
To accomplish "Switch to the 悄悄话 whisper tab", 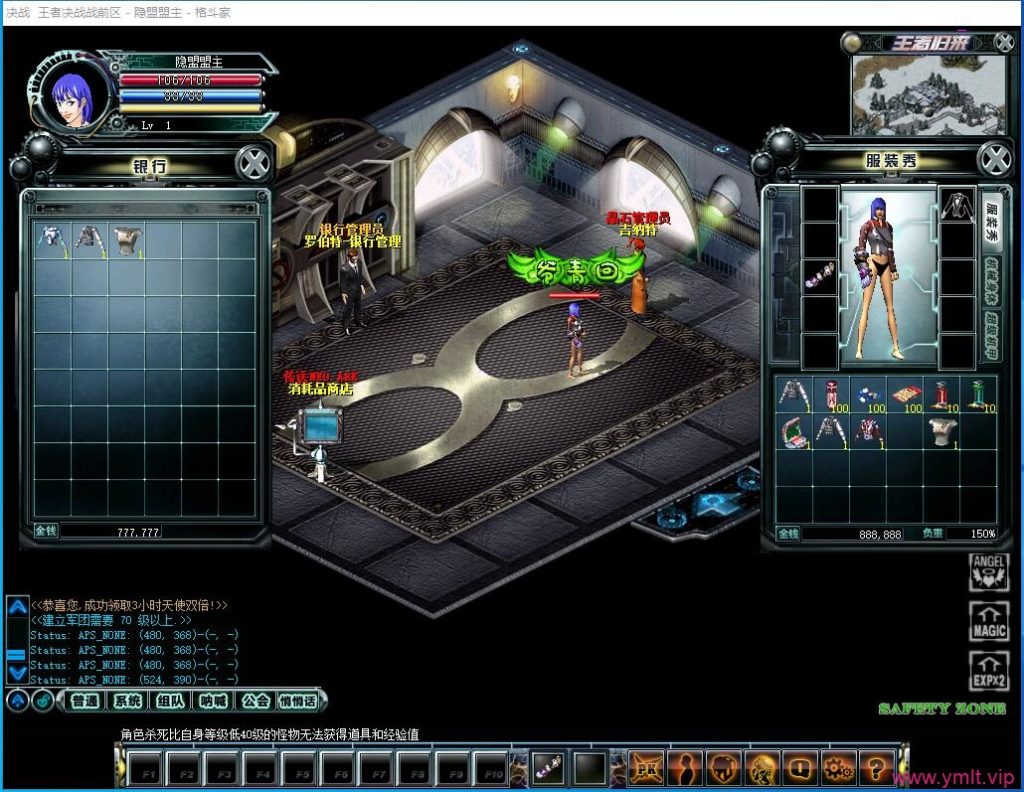I will tap(297, 701).
